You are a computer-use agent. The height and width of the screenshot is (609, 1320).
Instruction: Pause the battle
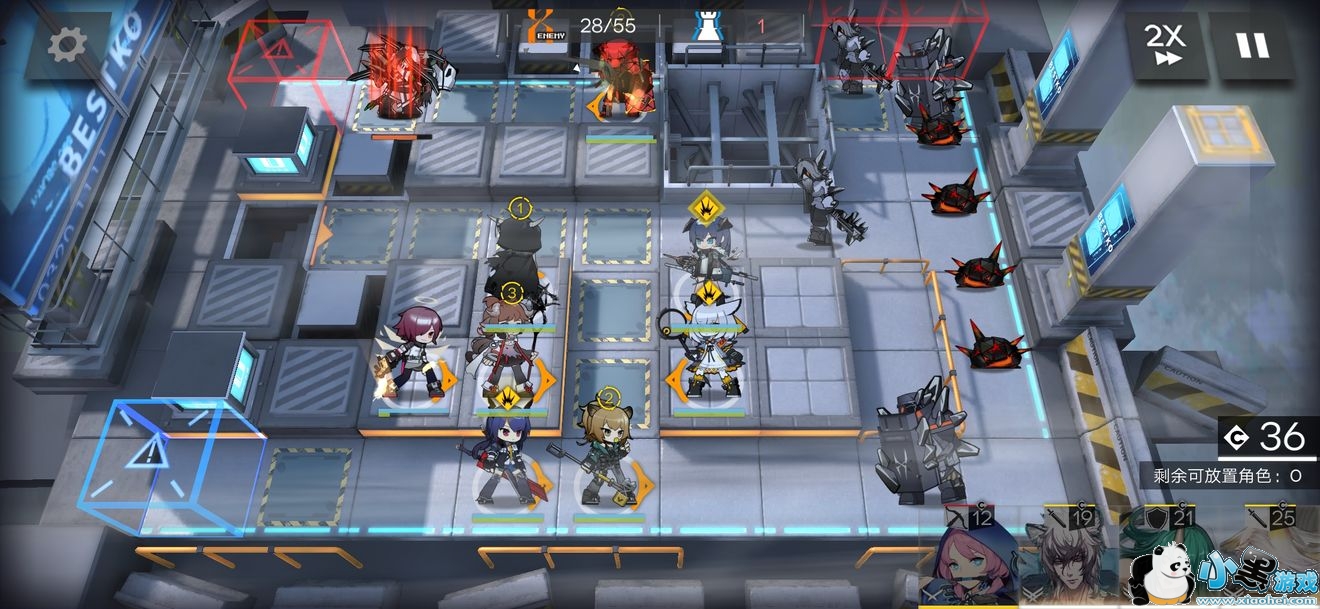click(1251, 45)
